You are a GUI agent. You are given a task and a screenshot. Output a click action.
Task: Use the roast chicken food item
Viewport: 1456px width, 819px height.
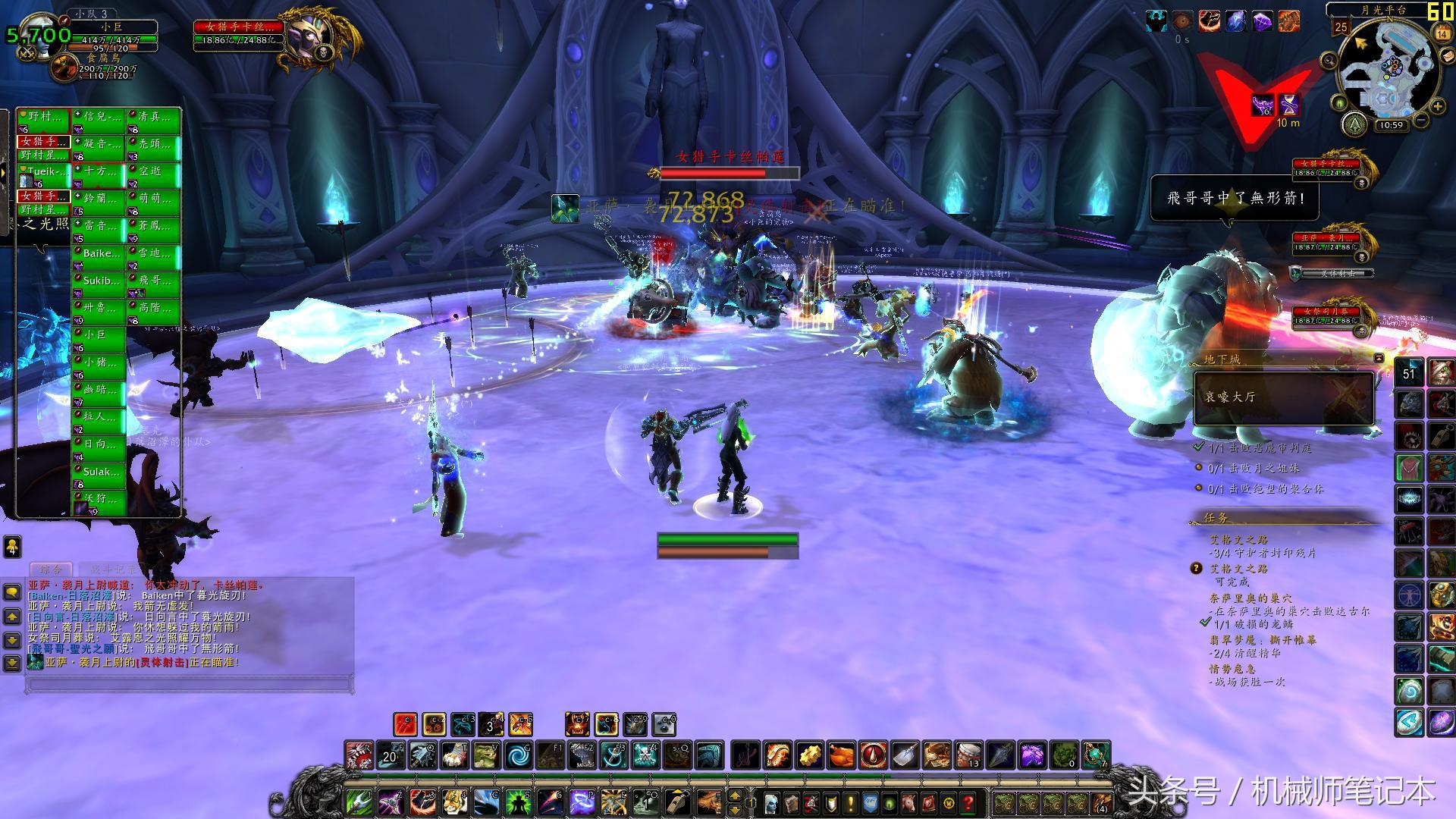pos(842,755)
